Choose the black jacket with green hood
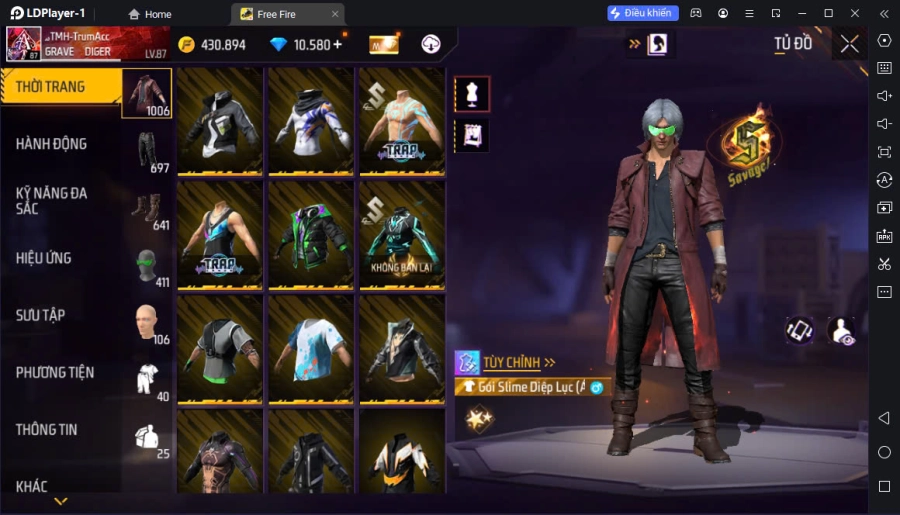 [x=310, y=236]
